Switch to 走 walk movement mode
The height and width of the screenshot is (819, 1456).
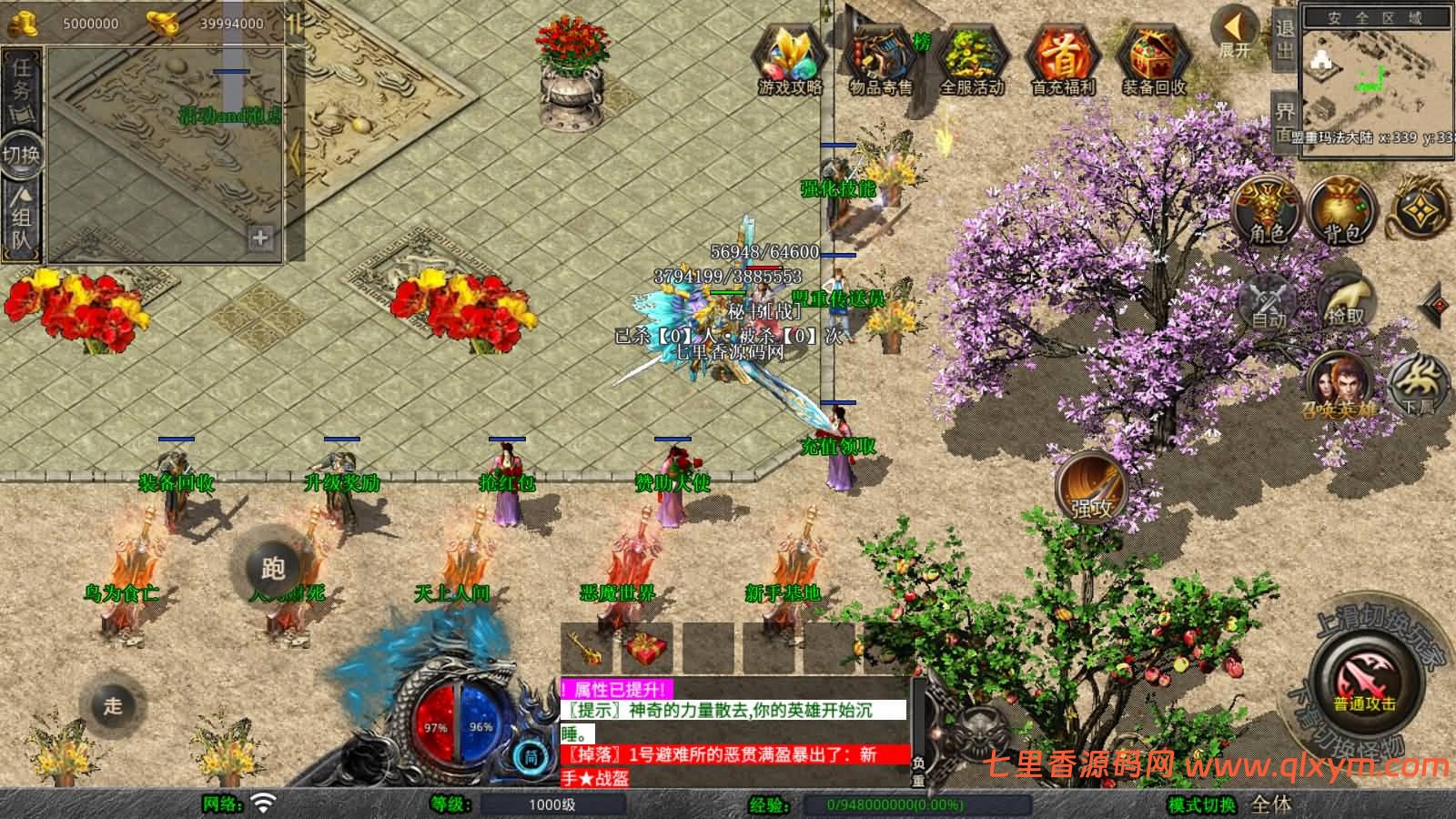click(x=113, y=705)
